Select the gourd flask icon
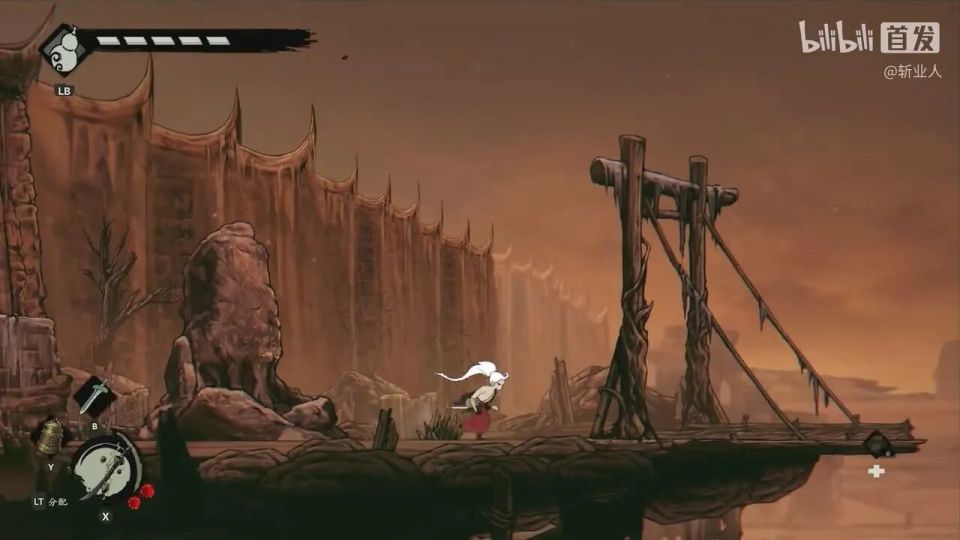The width and height of the screenshot is (960, 540). coord(62,49)
